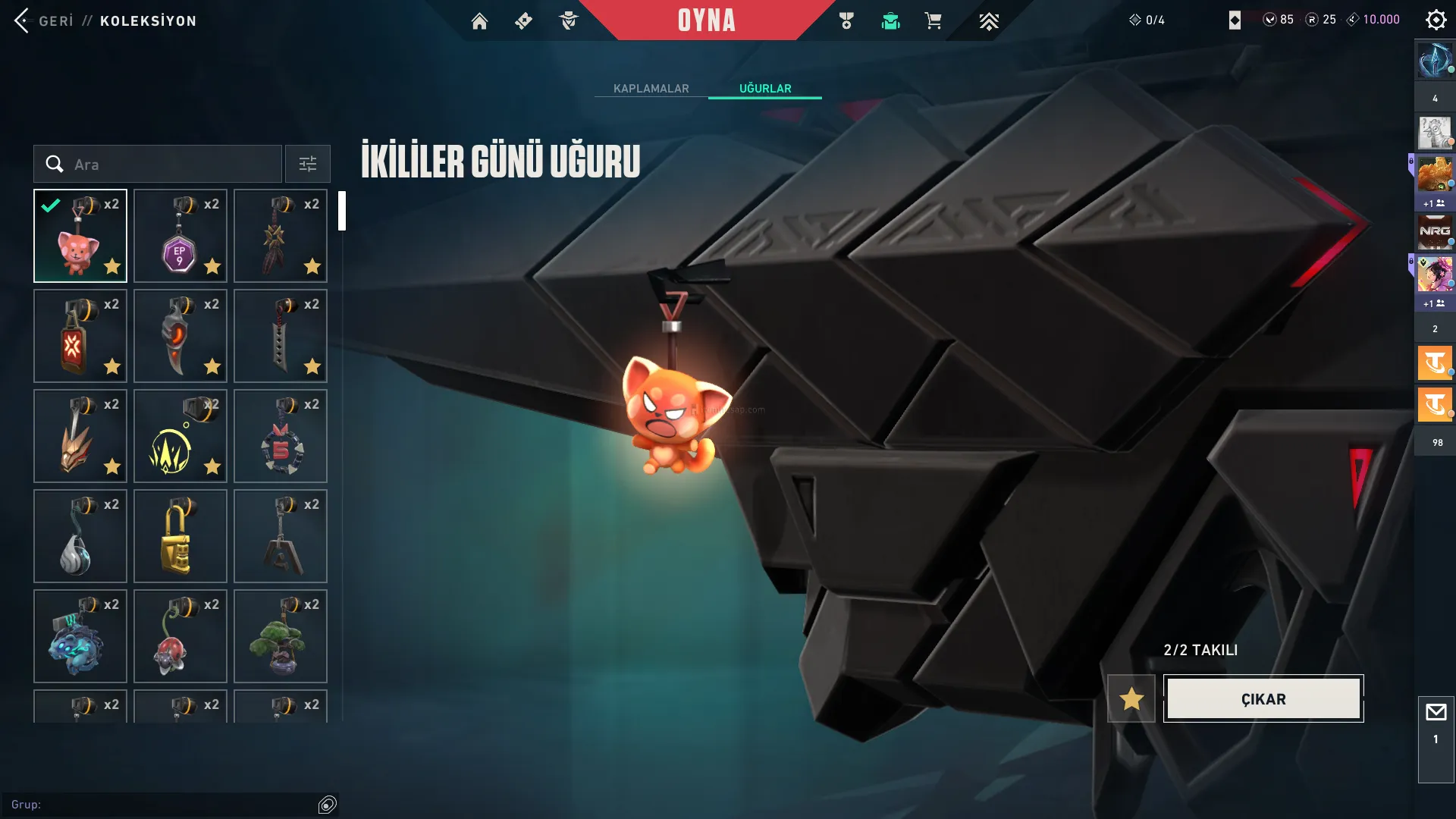
Task: Switch to the Kaplamalar tab
Action: coord(651,88)
